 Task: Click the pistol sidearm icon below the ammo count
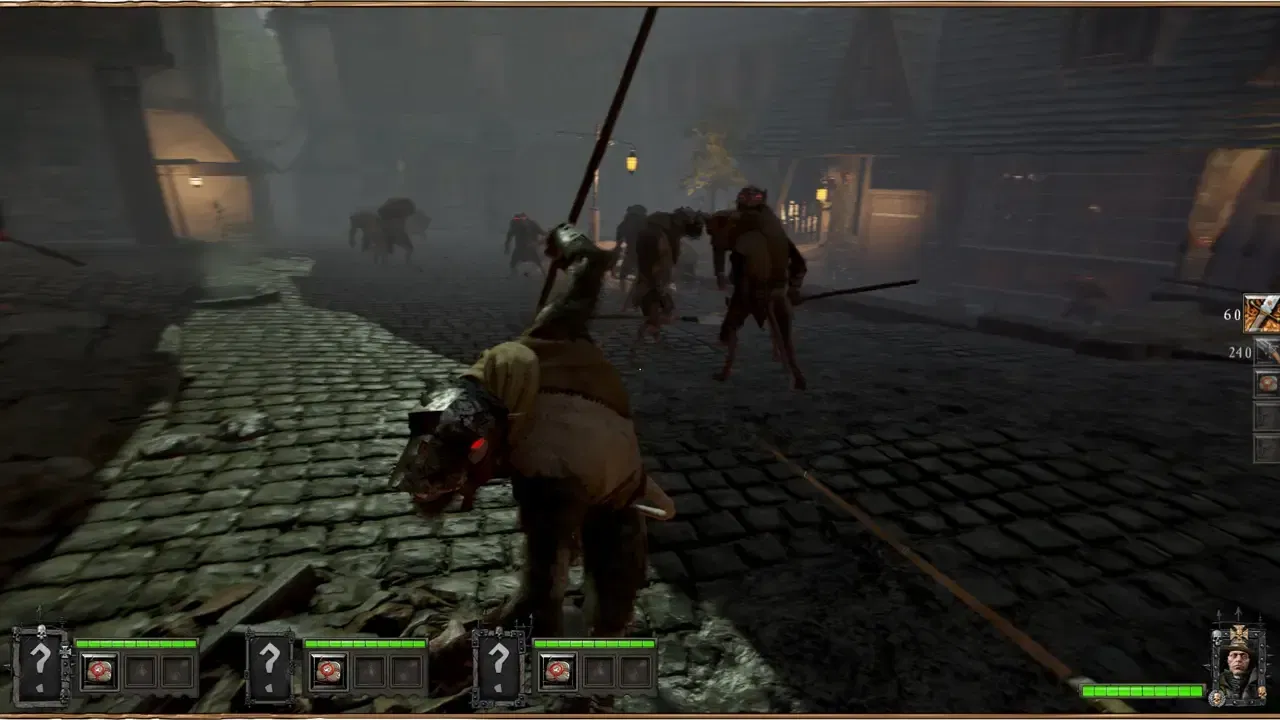pyautogui.click(x=1266, y=352)
